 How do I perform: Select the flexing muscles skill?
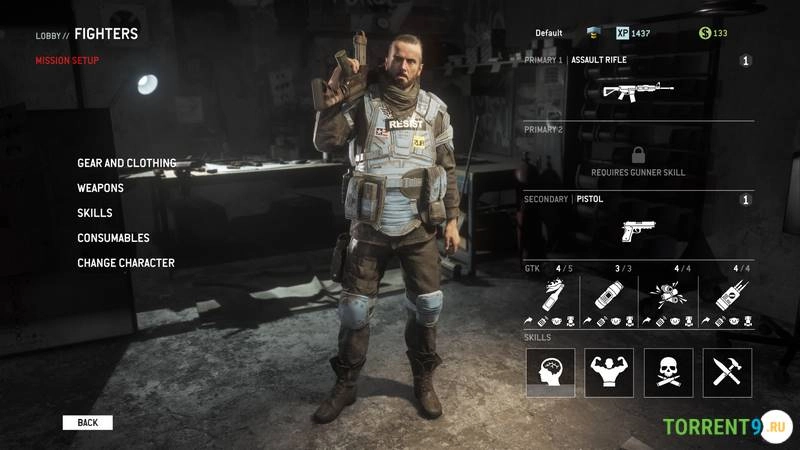609,372
